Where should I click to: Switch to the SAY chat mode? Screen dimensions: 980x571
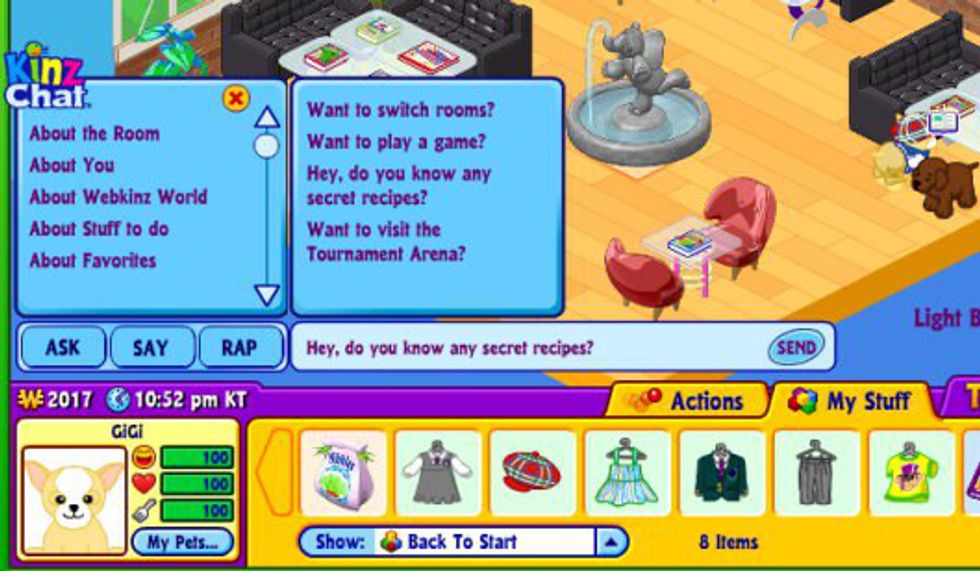click(x=151, y=348)
